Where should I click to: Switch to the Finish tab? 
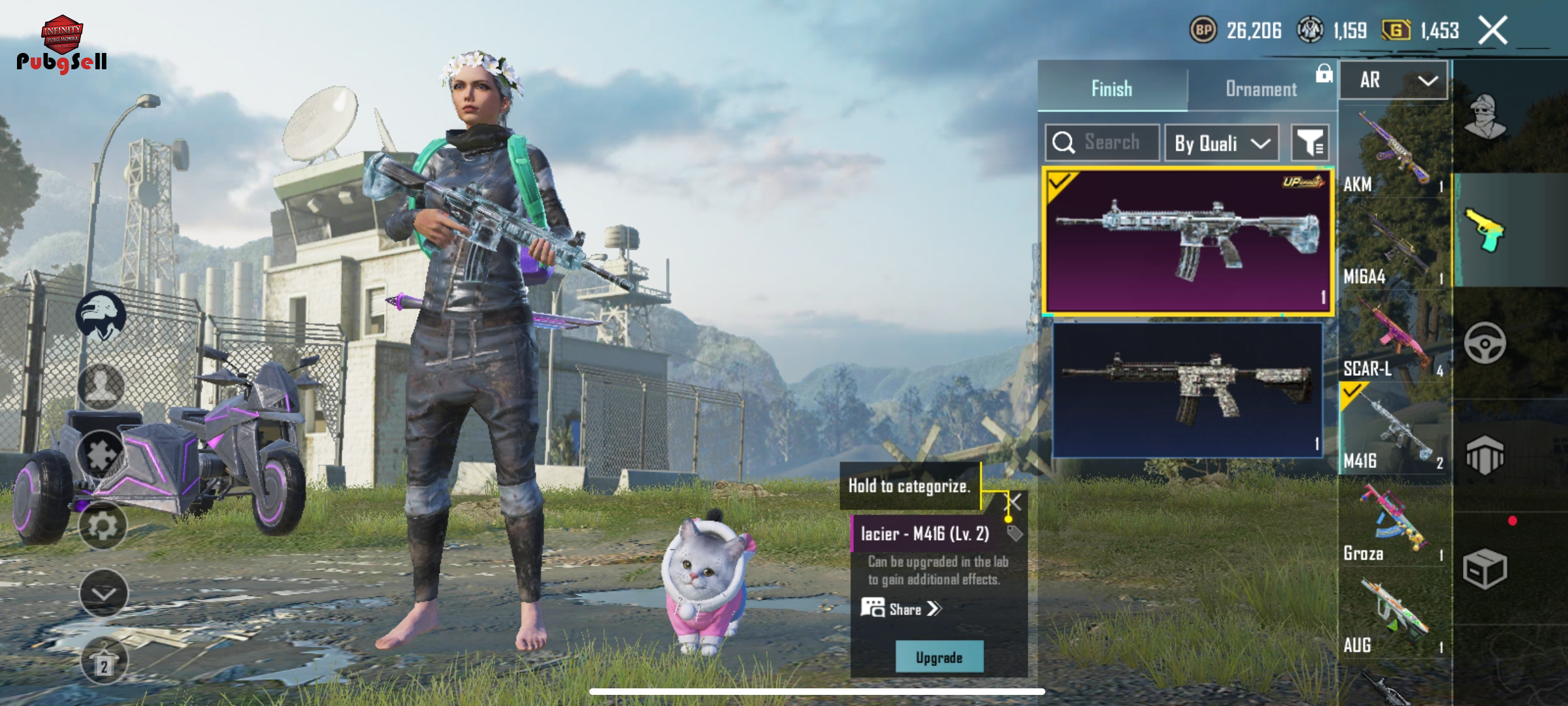[x=1111, y=88]
